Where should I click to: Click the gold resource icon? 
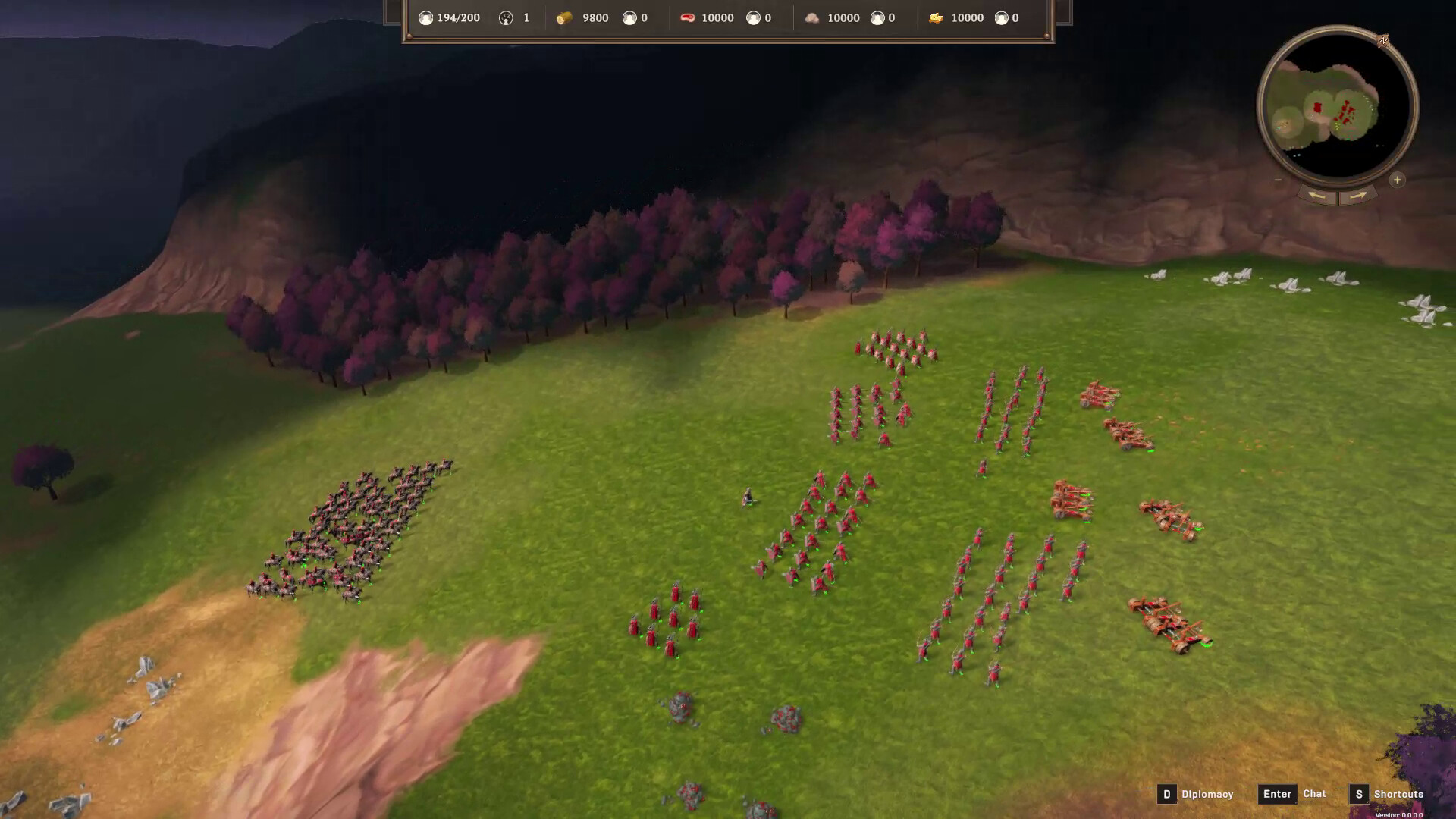(939, 17)
